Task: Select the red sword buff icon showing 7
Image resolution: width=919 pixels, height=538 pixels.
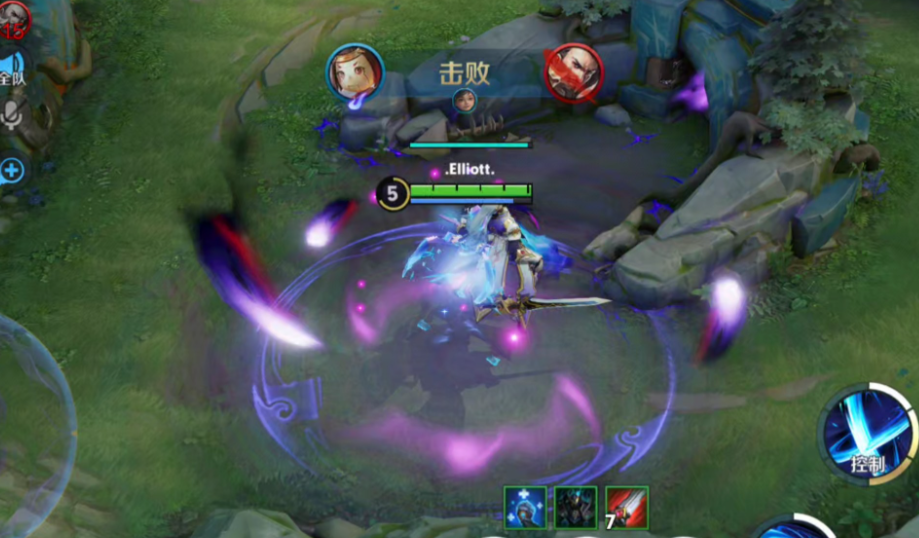Action: pos(627,507)
